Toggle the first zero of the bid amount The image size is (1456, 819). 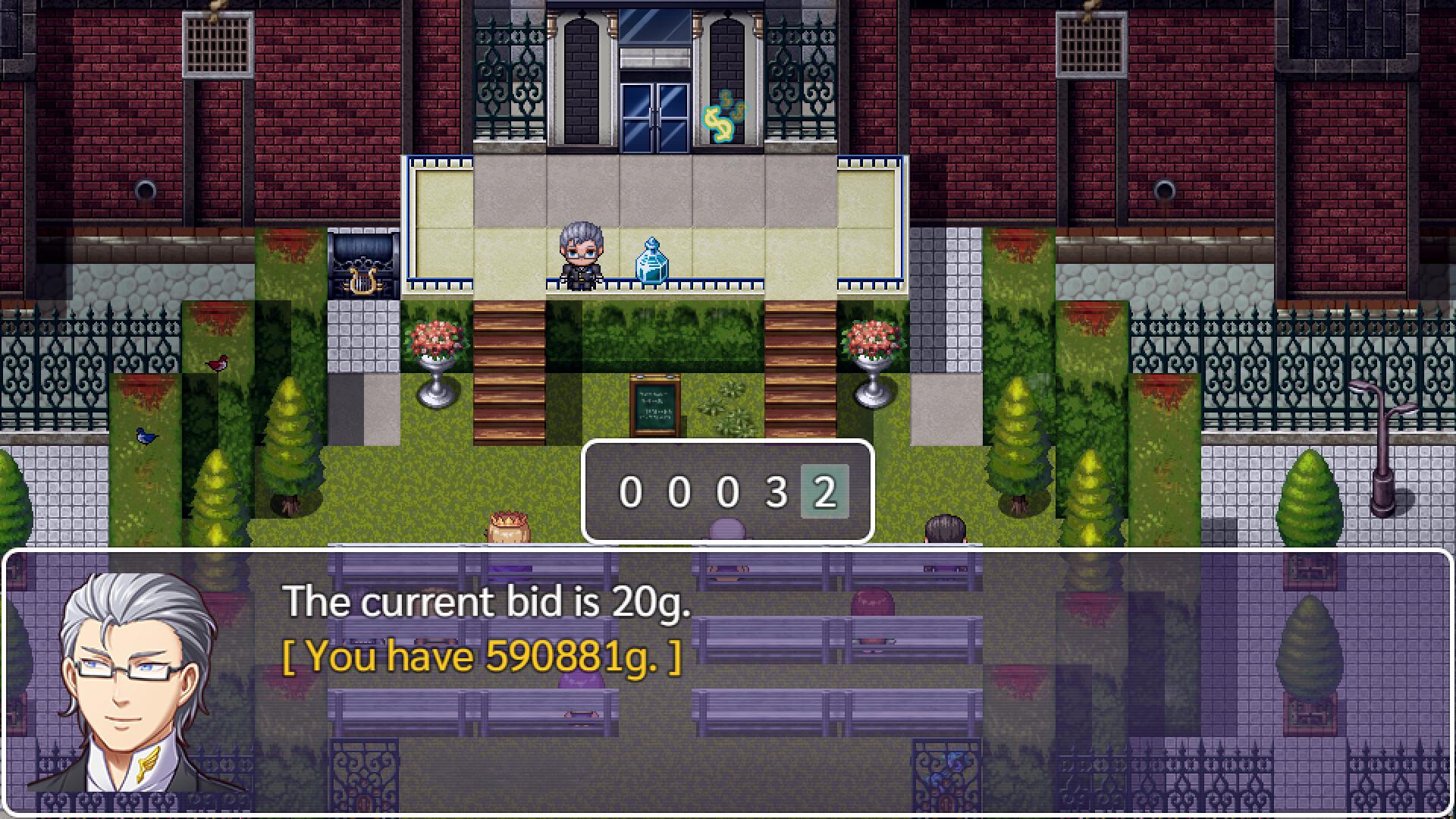click(x=630, y=493)
